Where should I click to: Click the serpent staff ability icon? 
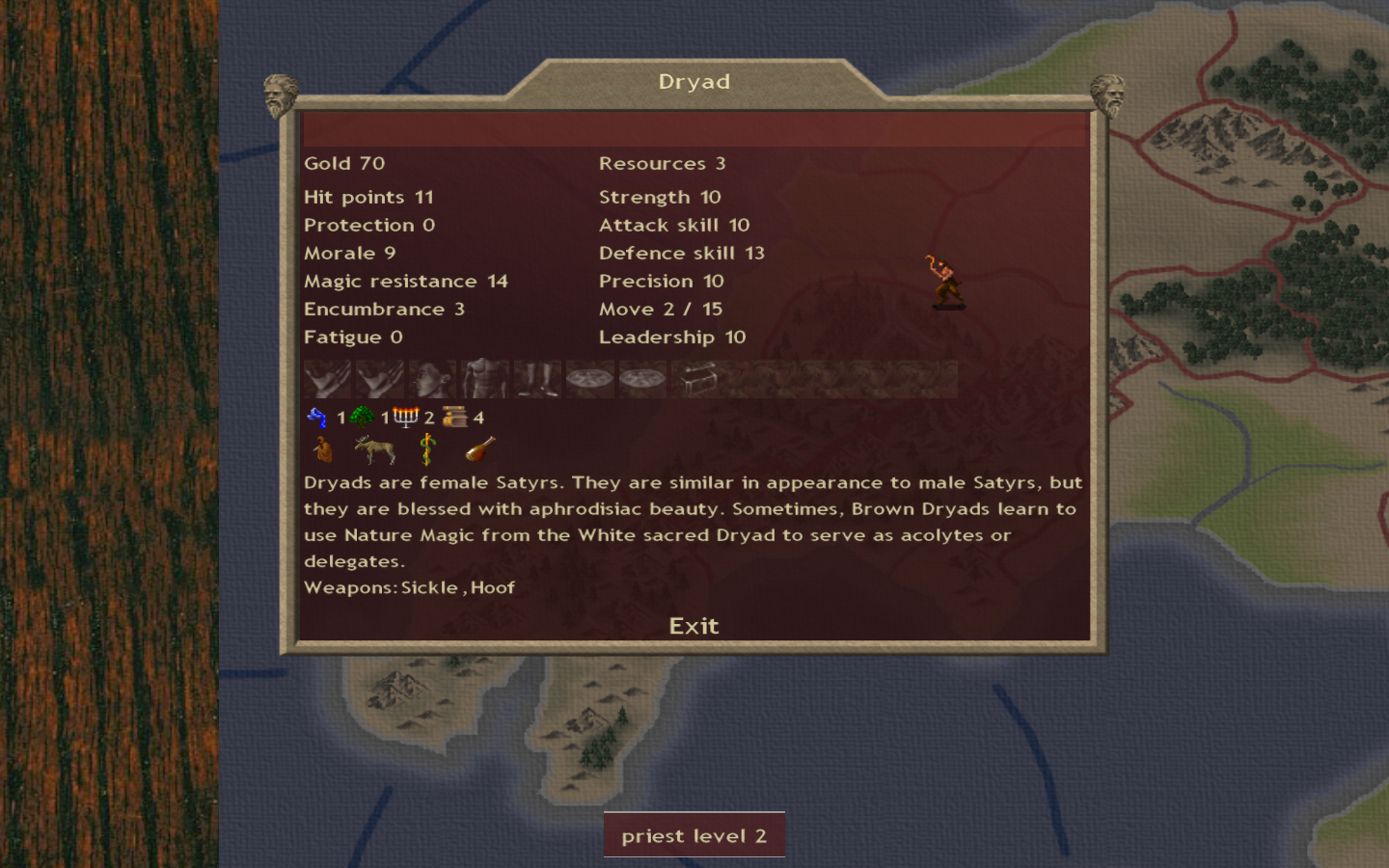(427, 449)
